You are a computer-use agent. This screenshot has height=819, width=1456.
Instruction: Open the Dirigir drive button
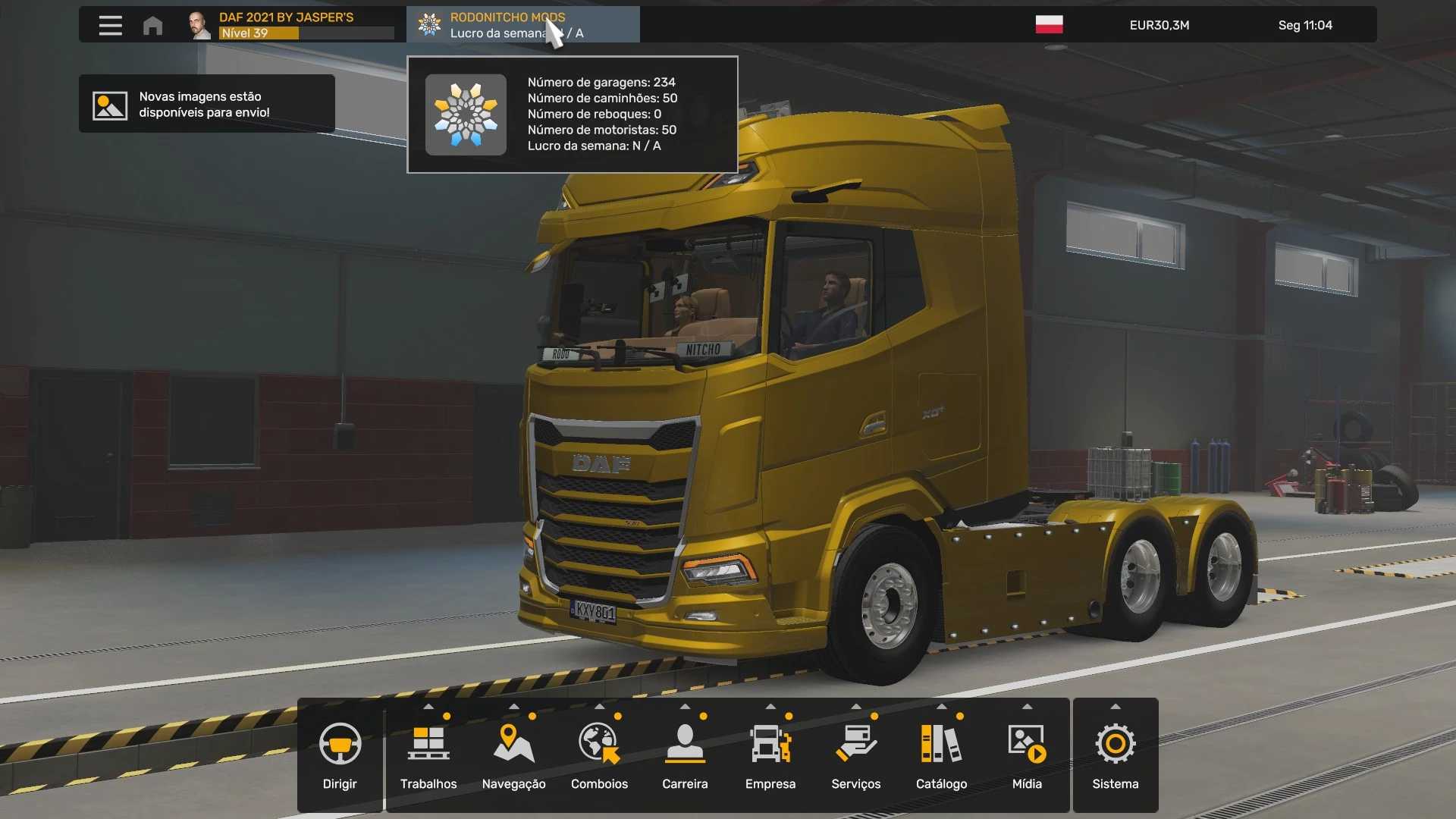[340, 755]
